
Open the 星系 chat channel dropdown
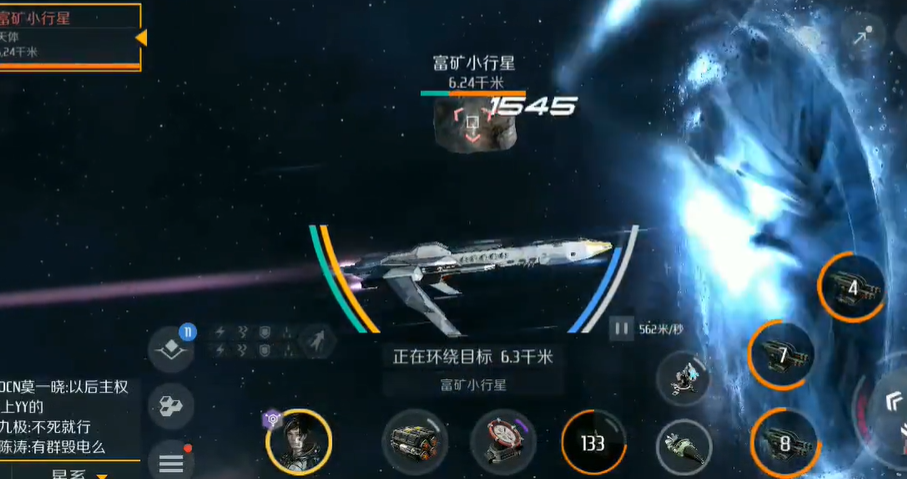[80, 473]
